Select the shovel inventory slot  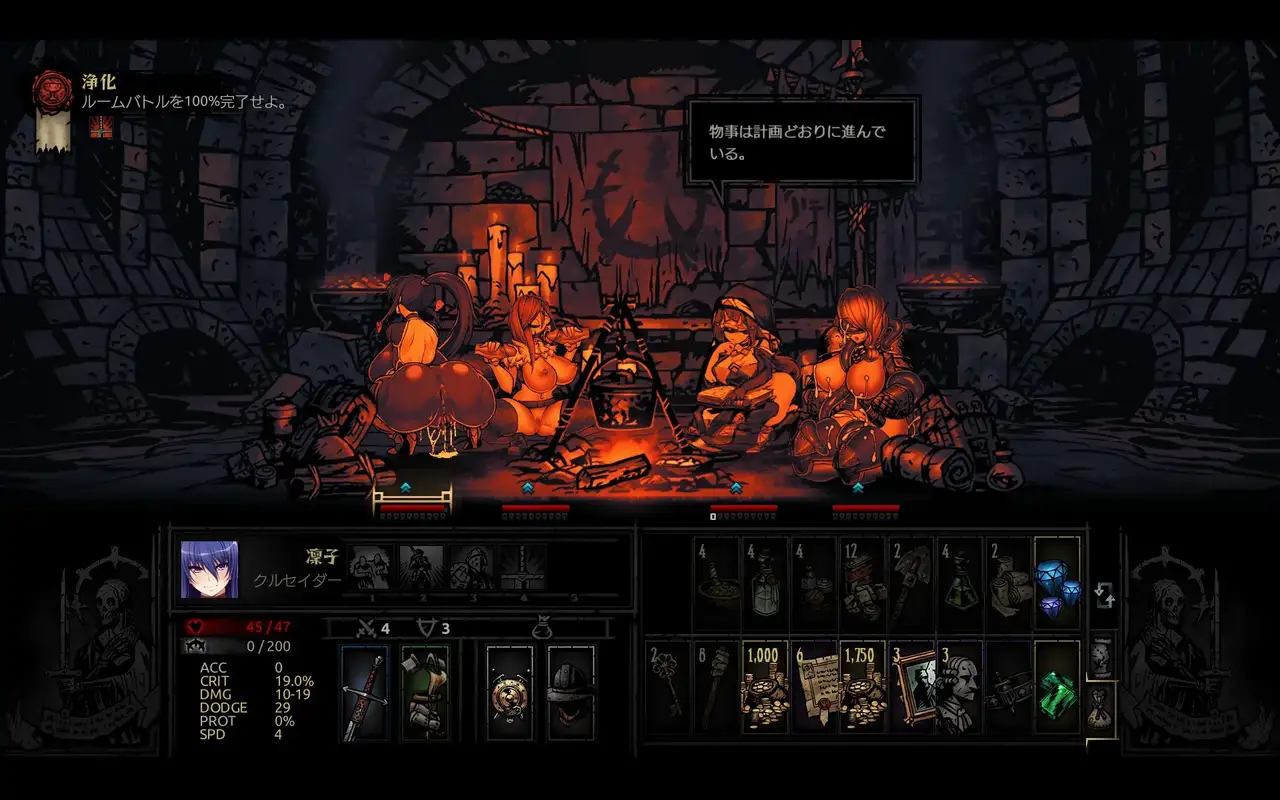coord(912,584)
